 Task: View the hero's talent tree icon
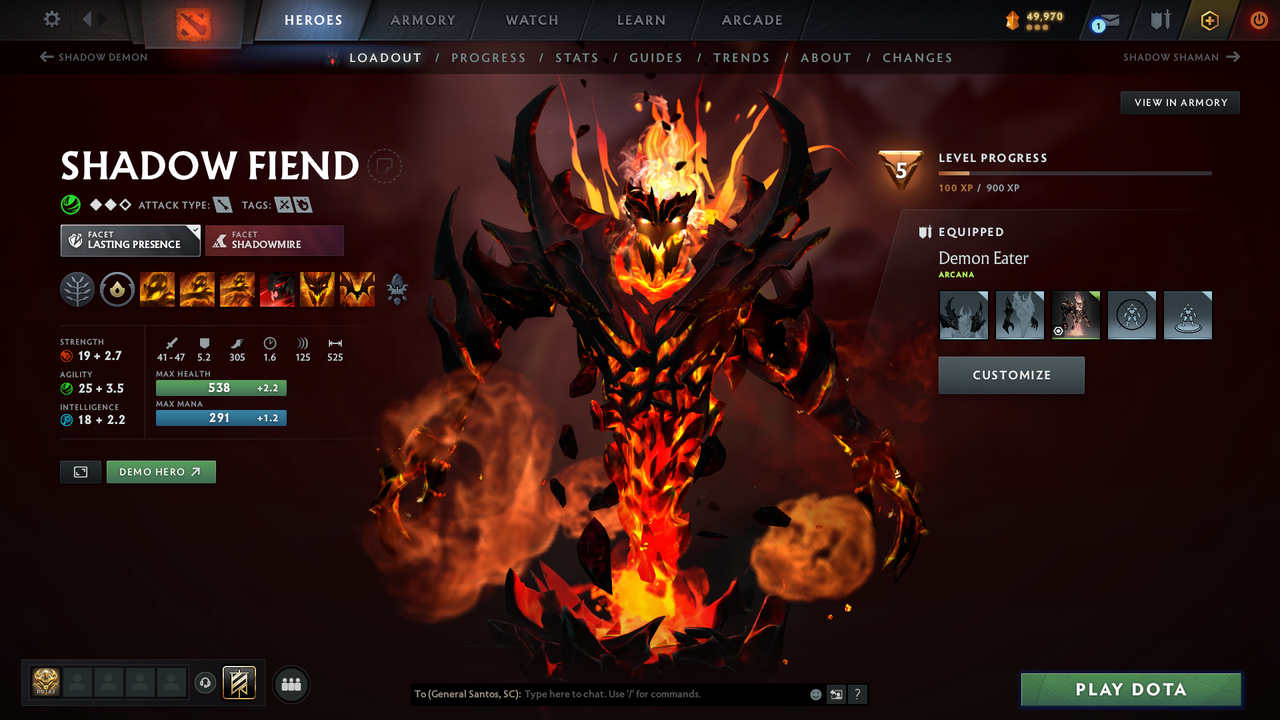click(x=77, y=289)
